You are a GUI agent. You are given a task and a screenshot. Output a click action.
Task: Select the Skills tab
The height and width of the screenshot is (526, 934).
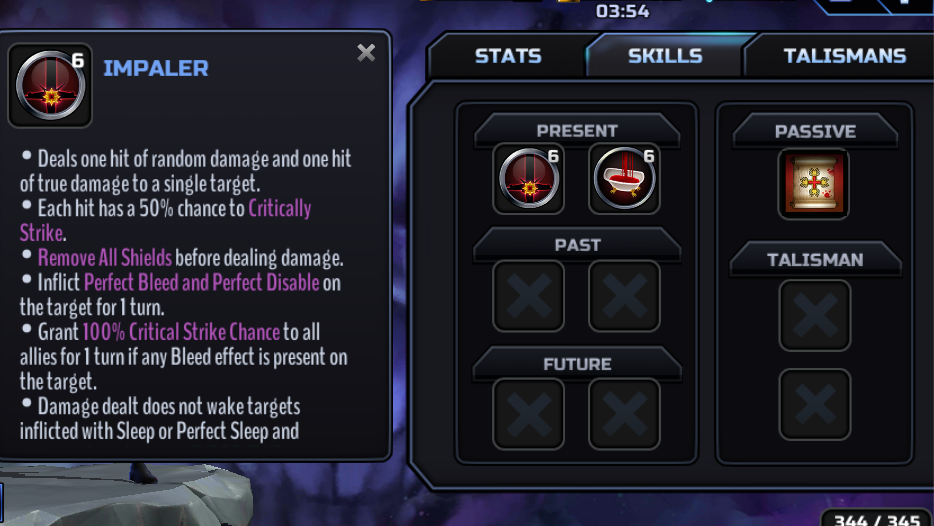click(x=665, y=56)
